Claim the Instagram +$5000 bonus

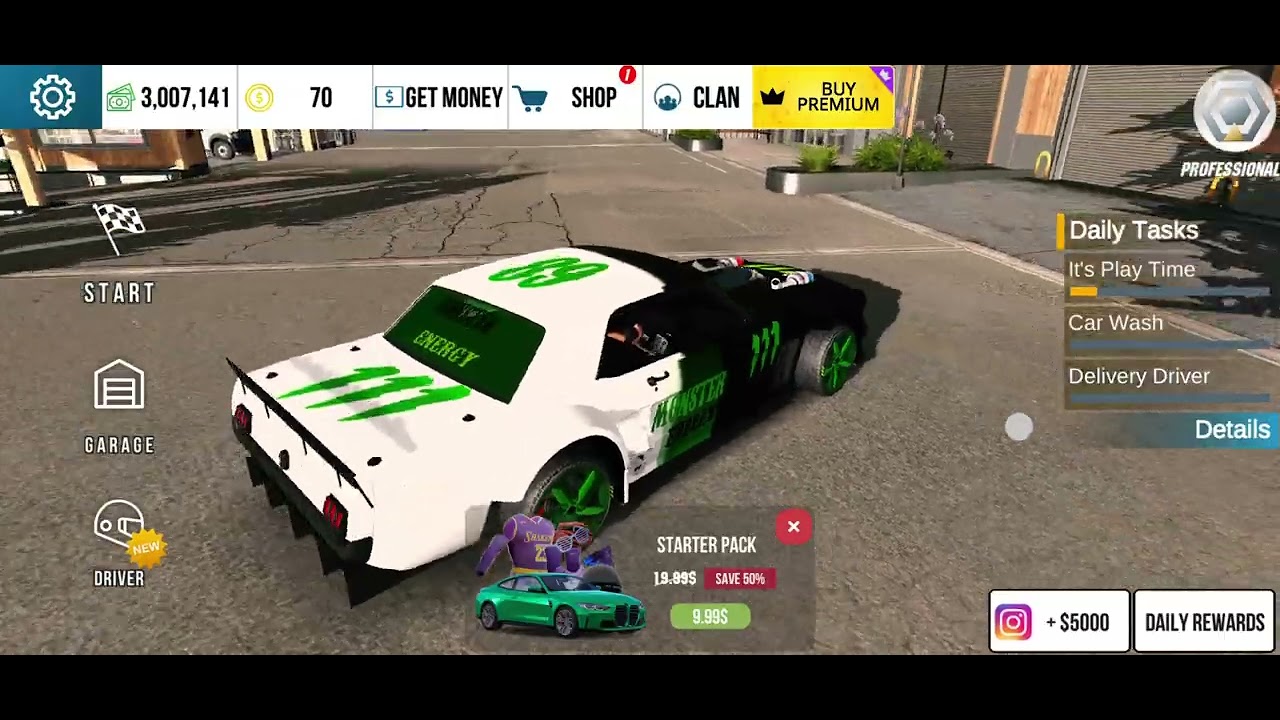(x=1059, y=622)
